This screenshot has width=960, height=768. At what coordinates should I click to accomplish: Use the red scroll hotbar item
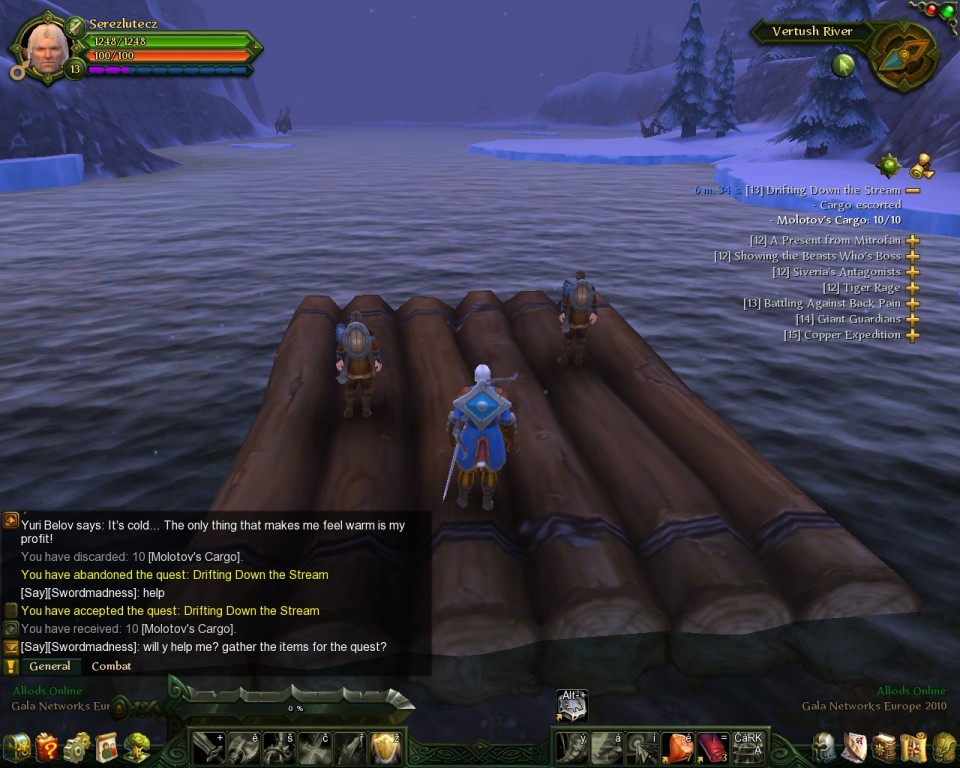click(x=713, y=747)
